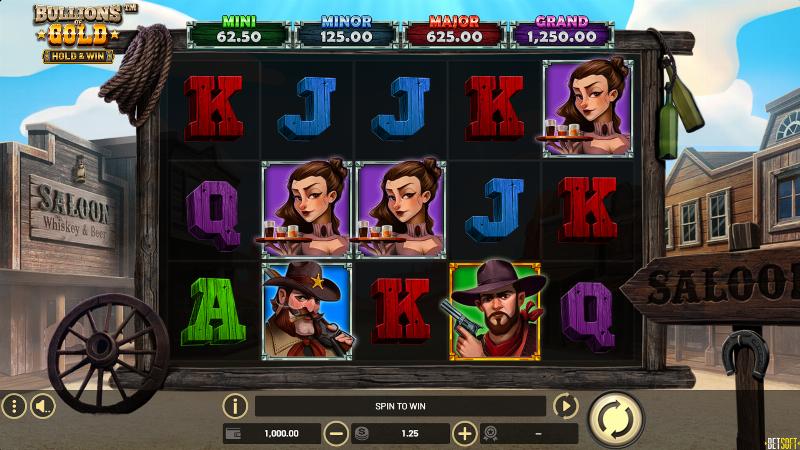
Task: Spin the reels with the round arrow button
Action: pos(616,418)
